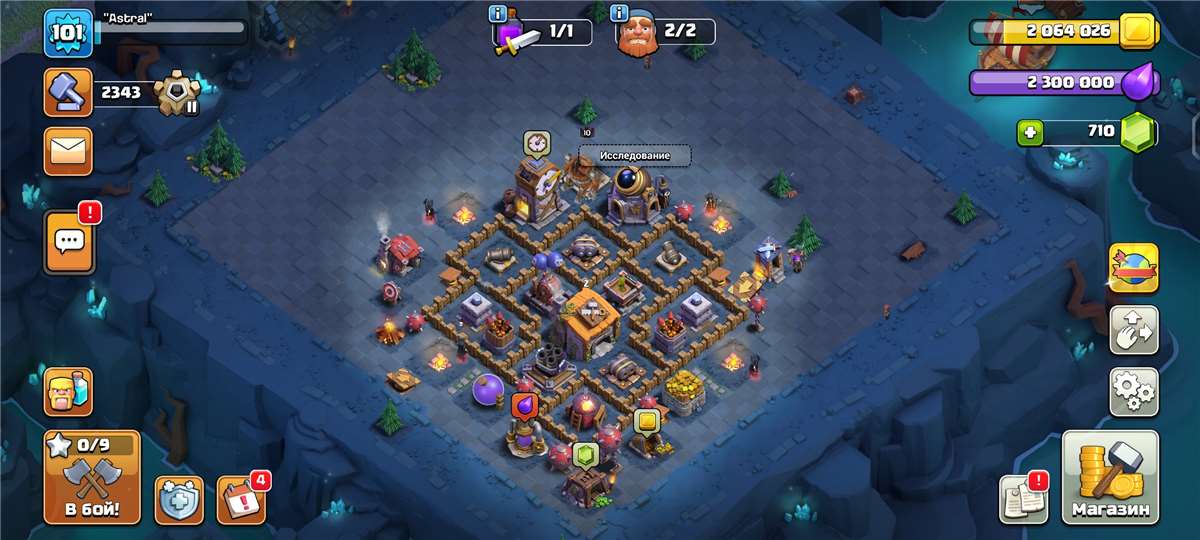The height and width of the screenshot is (540, 1200).
Task: Click the green plus to buy gems
Action: pyautogui.click(x=1031, y=131)
